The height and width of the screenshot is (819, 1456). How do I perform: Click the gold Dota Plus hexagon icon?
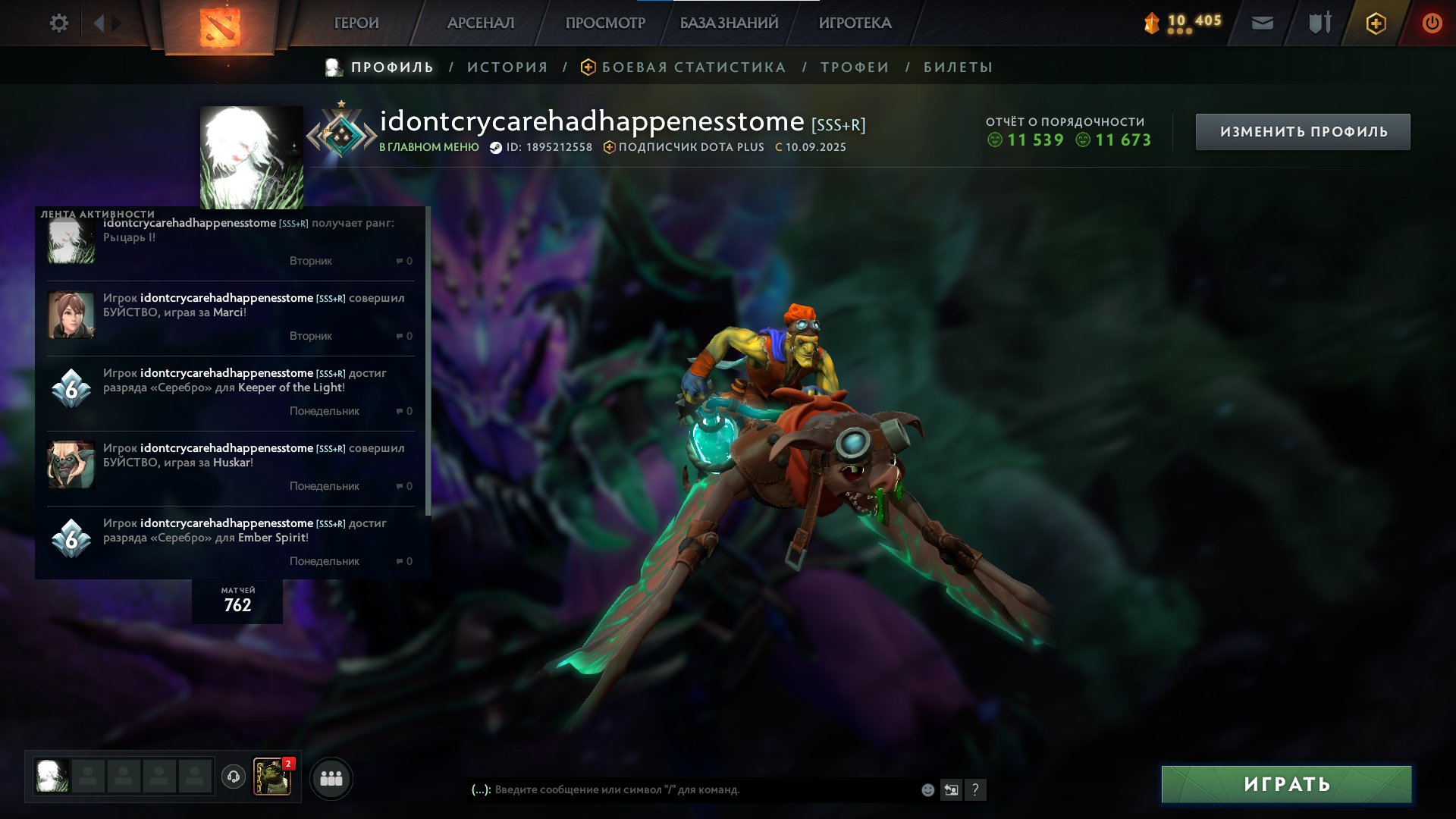pyautogui.click(x=1376, y=23)
